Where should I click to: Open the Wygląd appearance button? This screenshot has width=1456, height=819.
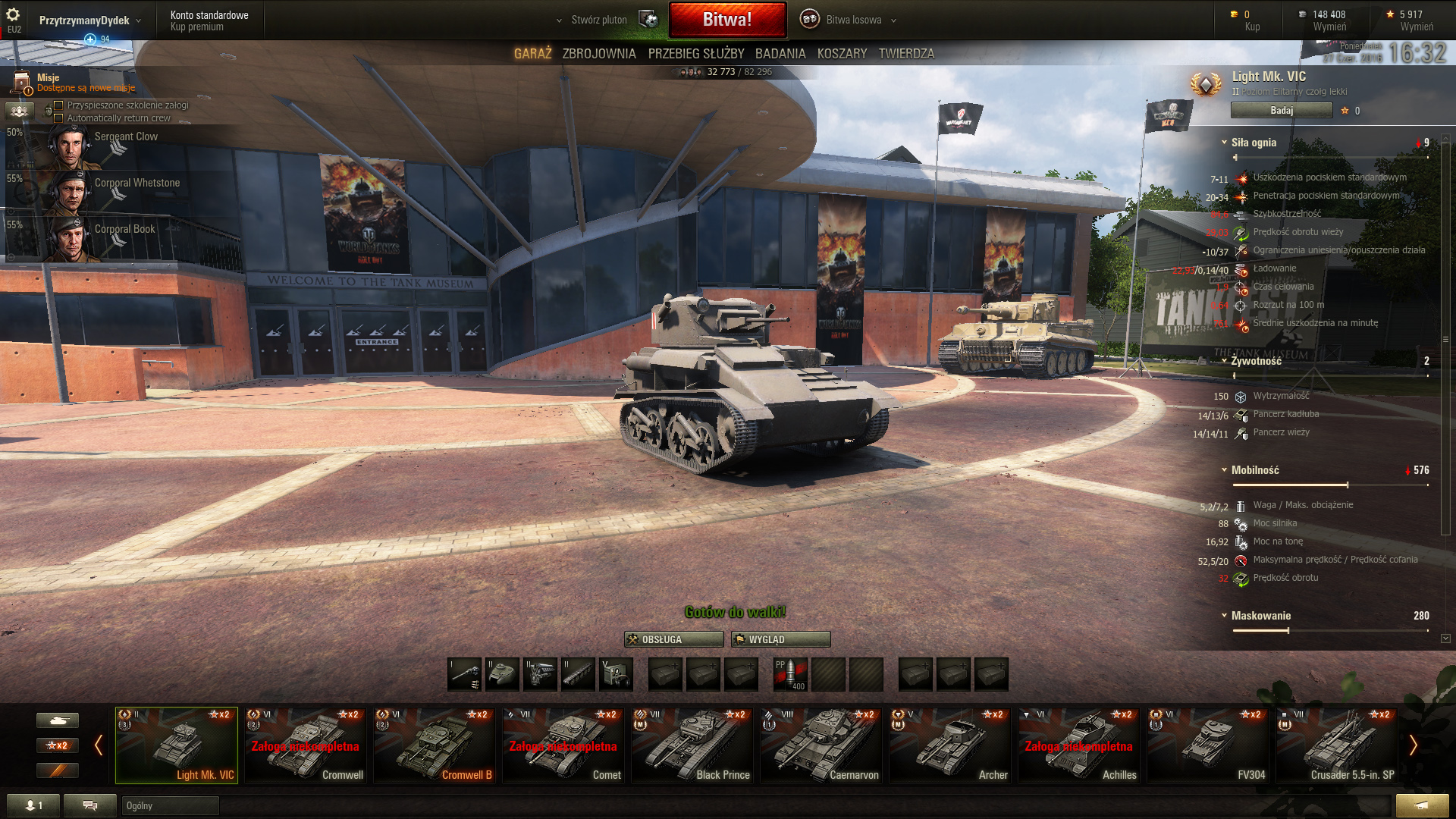(x=780, y=639)
